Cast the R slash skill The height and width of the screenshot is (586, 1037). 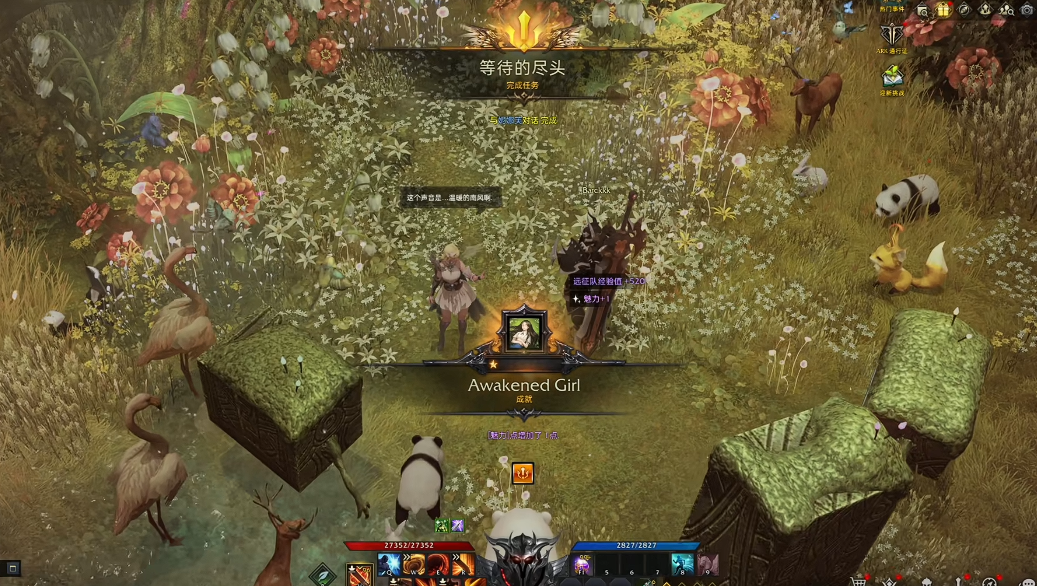coord(462,565)
